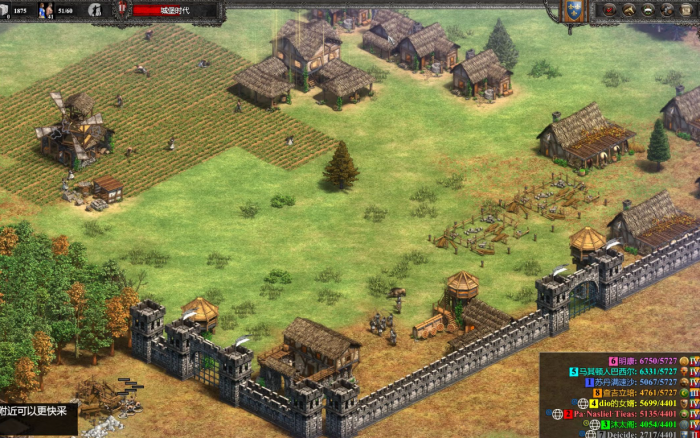Open the red checkmark objectives button
The height and width of the screenshot is (438, 700).
pyautogui.click(x=609, y=10)
